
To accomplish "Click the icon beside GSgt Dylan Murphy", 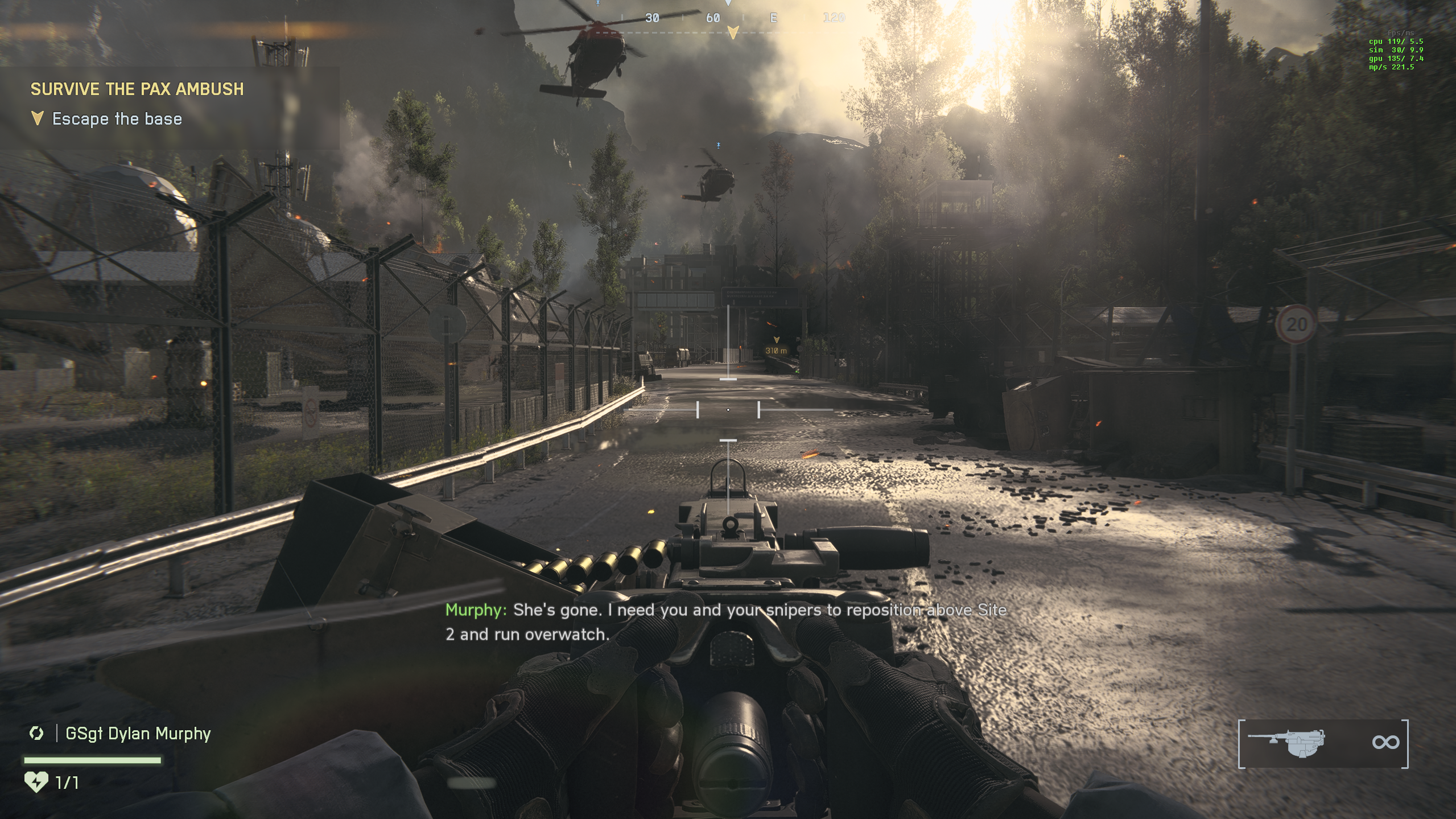I will click(x=36, y=733).
